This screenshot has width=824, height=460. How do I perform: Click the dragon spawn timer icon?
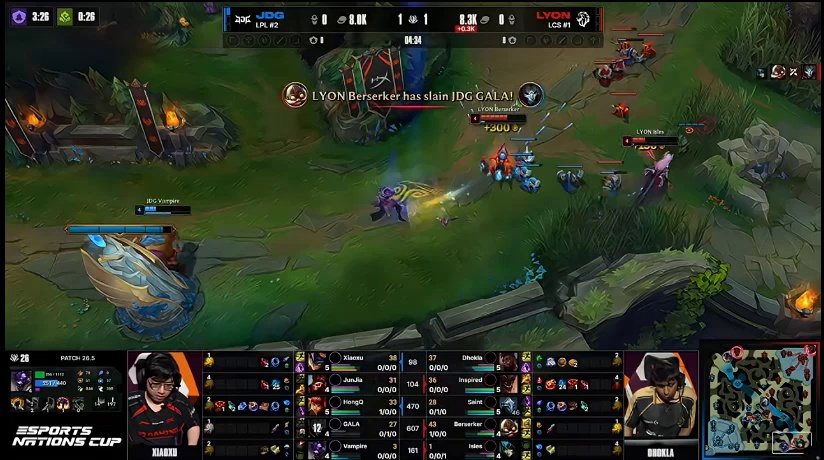click(64, 17)
